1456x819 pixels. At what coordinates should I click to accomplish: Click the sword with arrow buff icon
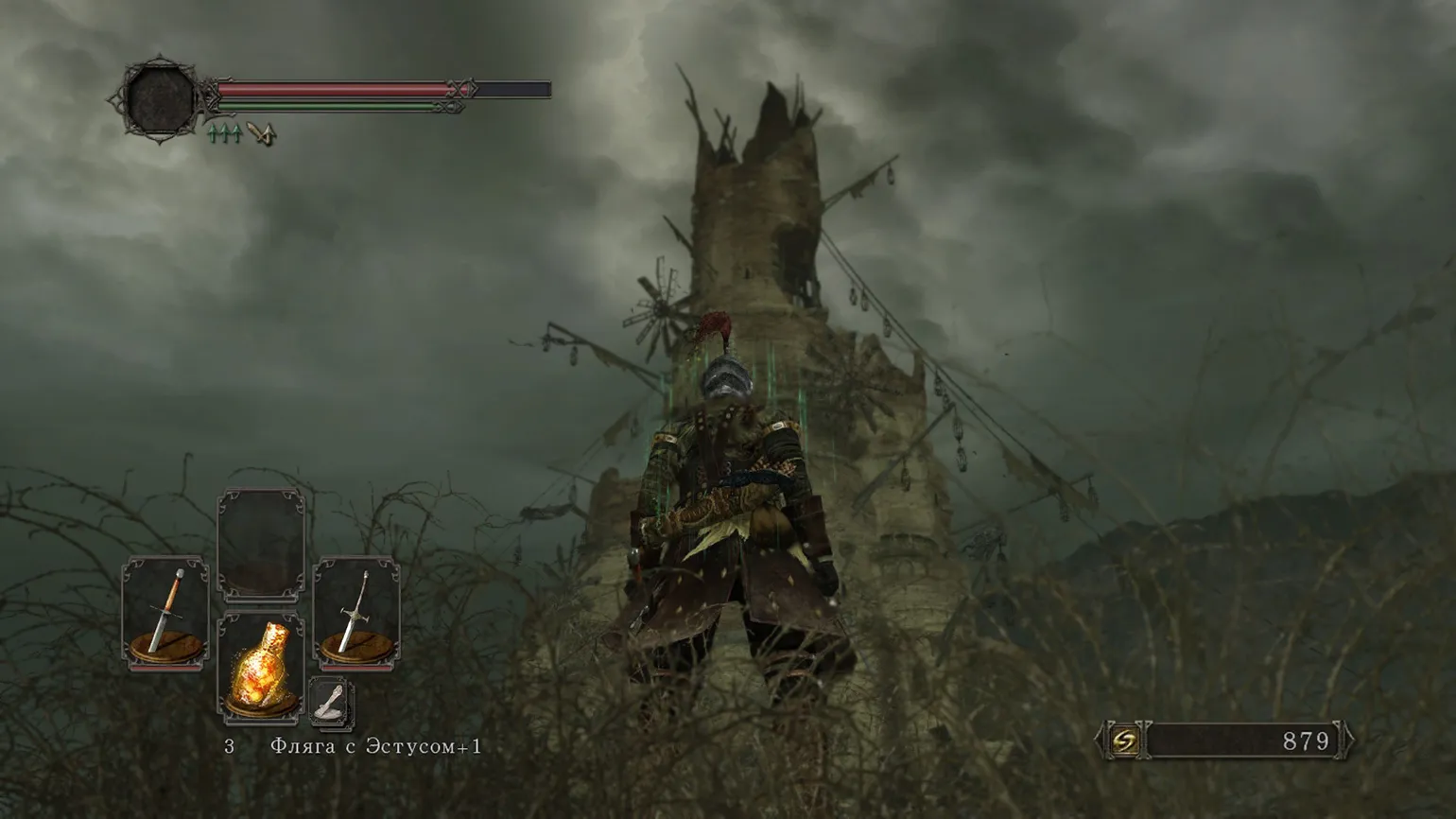tap(261, 134)
